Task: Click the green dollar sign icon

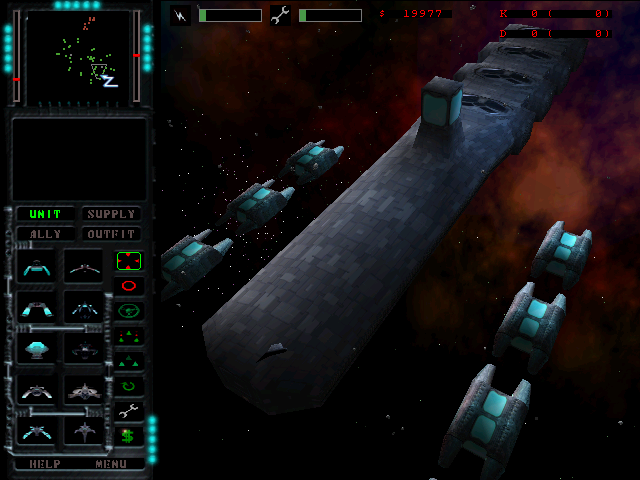Action: [x=129, y=435]
